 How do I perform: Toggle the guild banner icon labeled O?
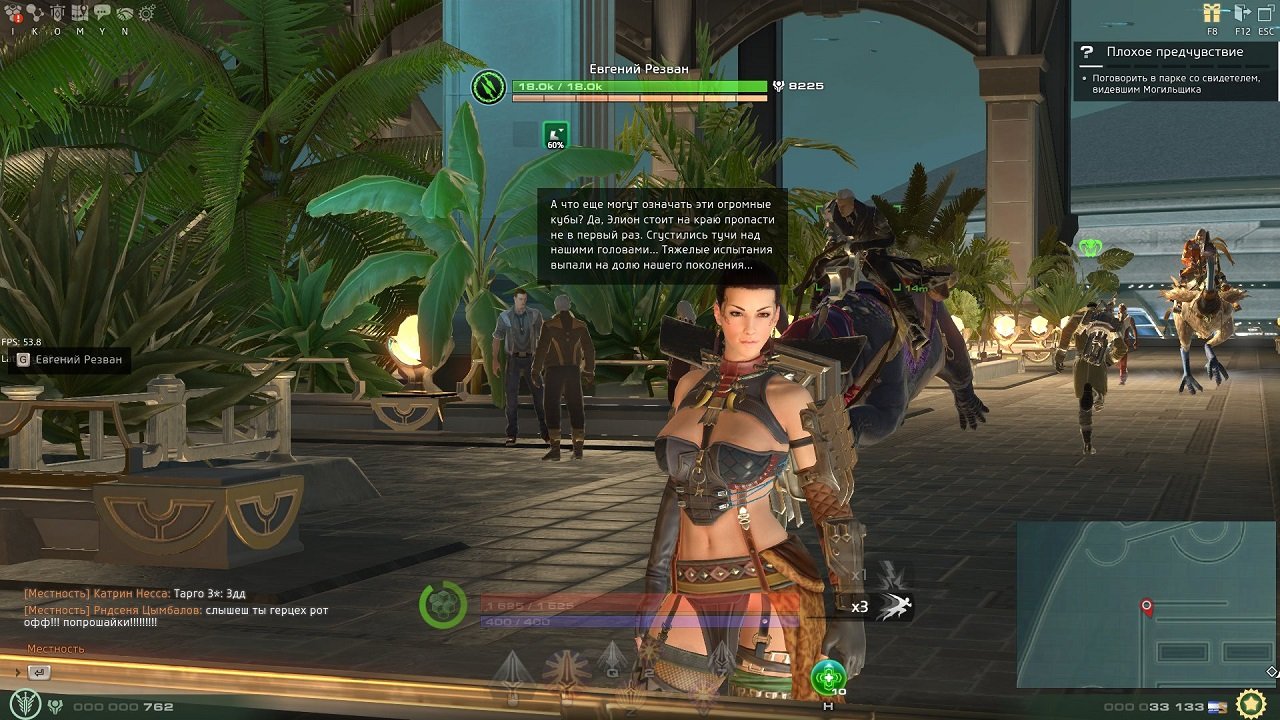point(58,10)
